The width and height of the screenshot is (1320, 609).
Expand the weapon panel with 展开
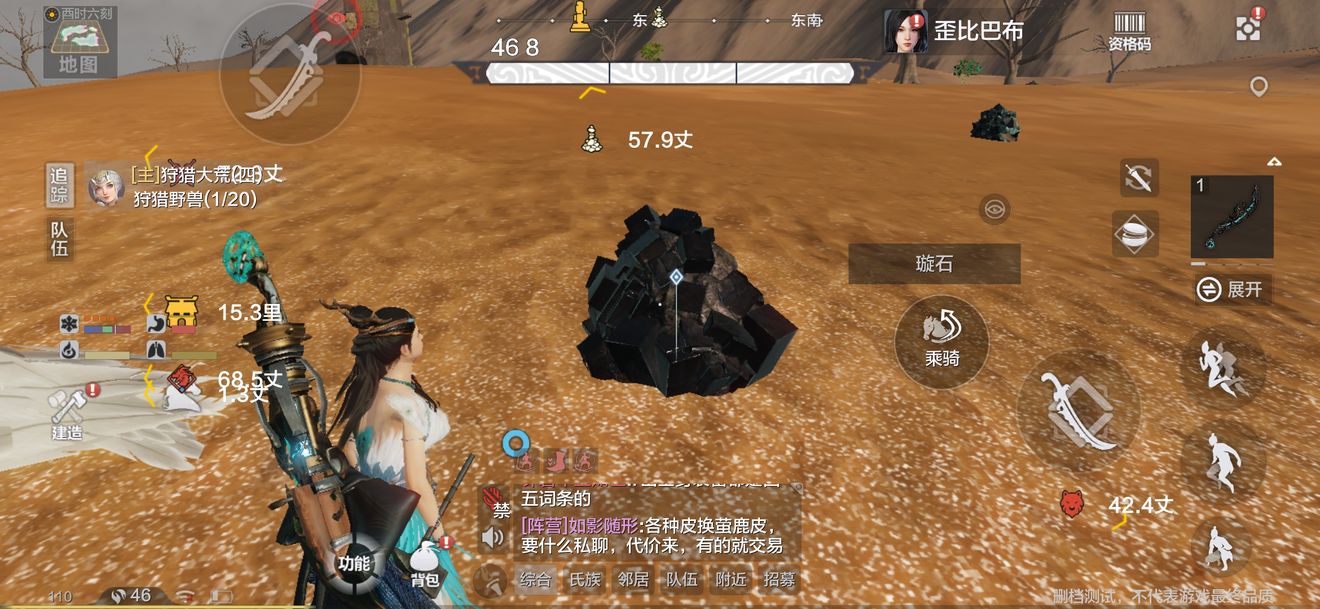[x=1233, y=290]
